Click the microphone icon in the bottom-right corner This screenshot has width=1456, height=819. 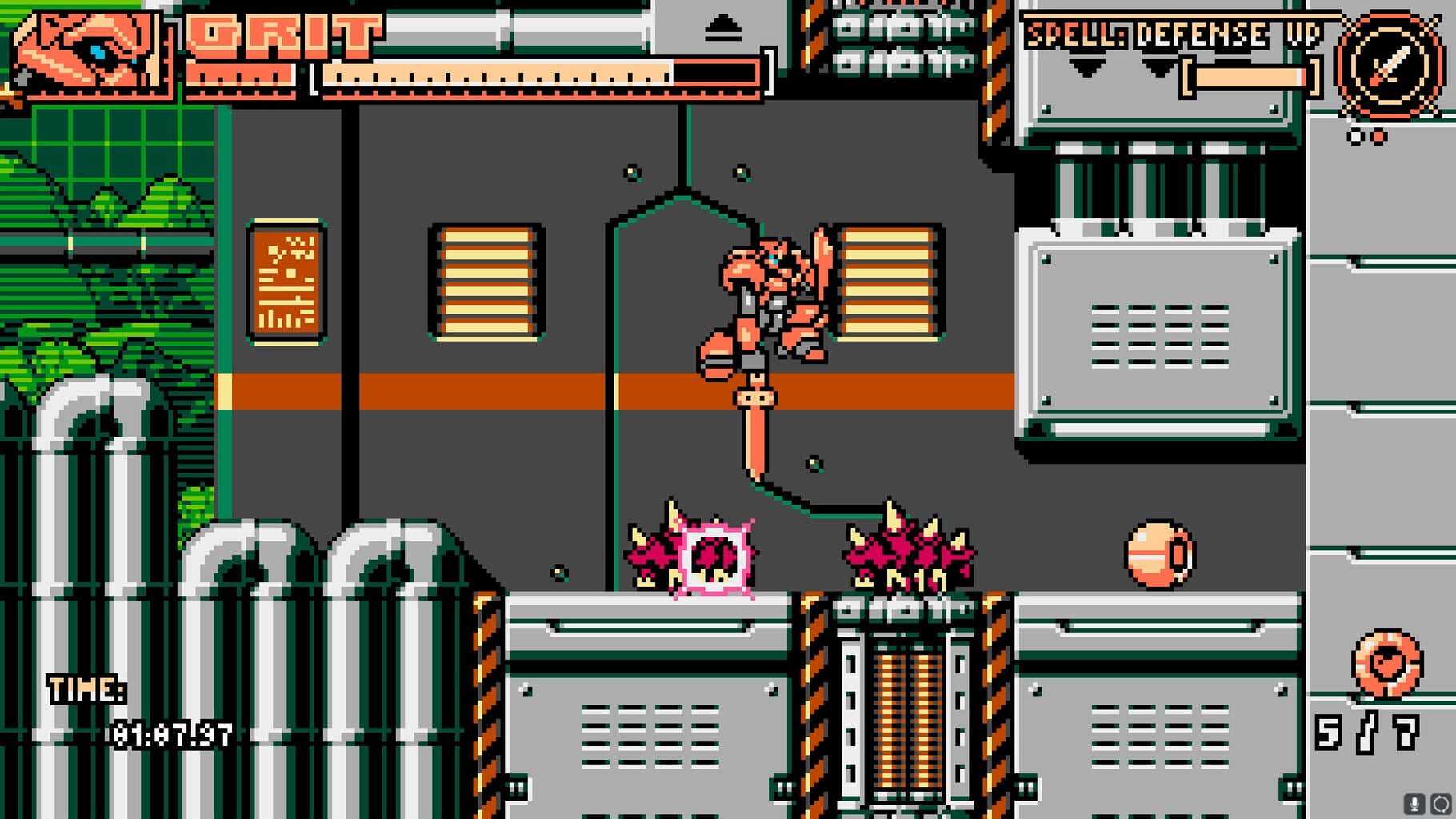(1414, 805)
